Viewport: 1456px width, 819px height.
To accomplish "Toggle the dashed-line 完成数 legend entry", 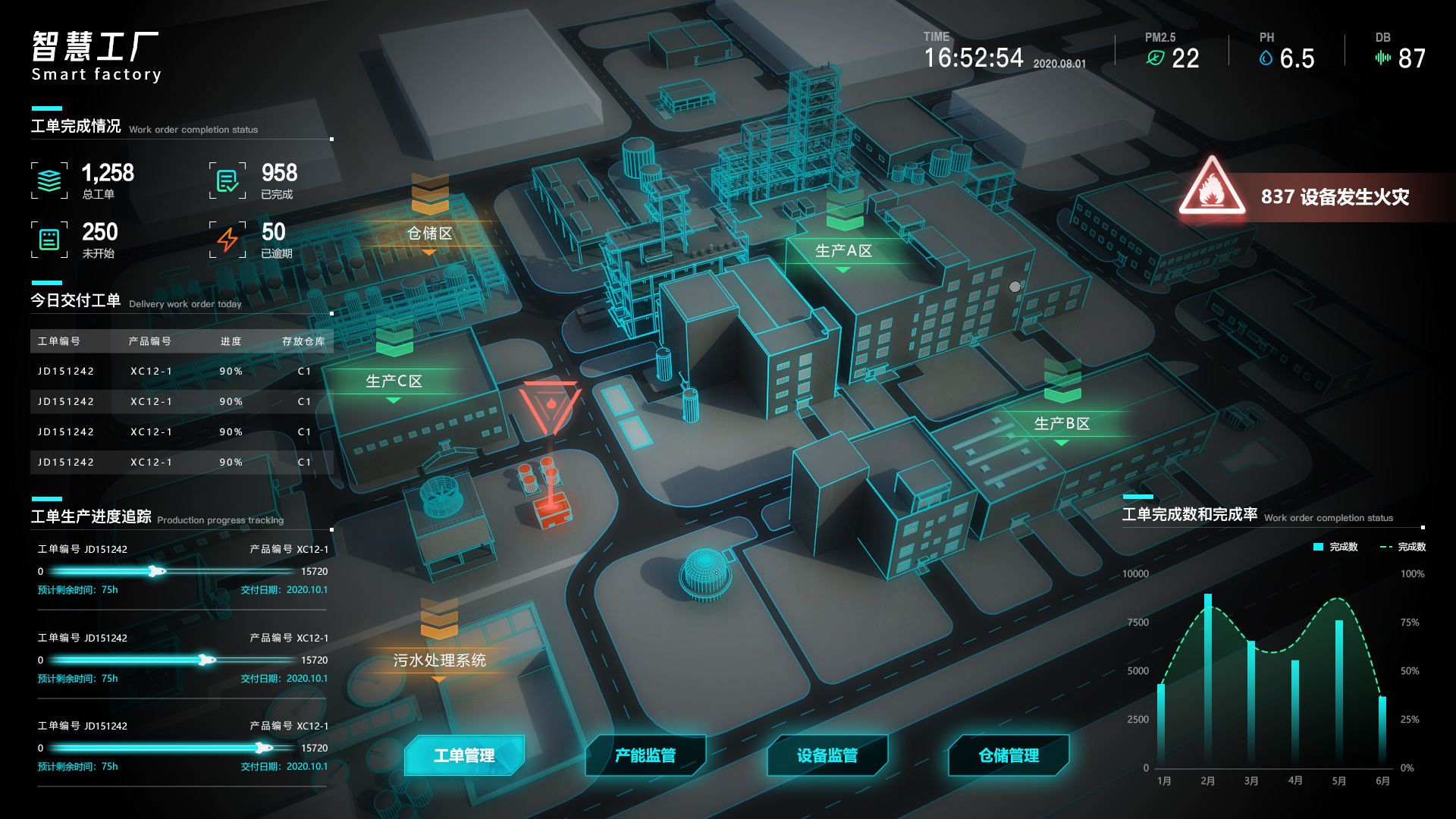I will 1403,547.
